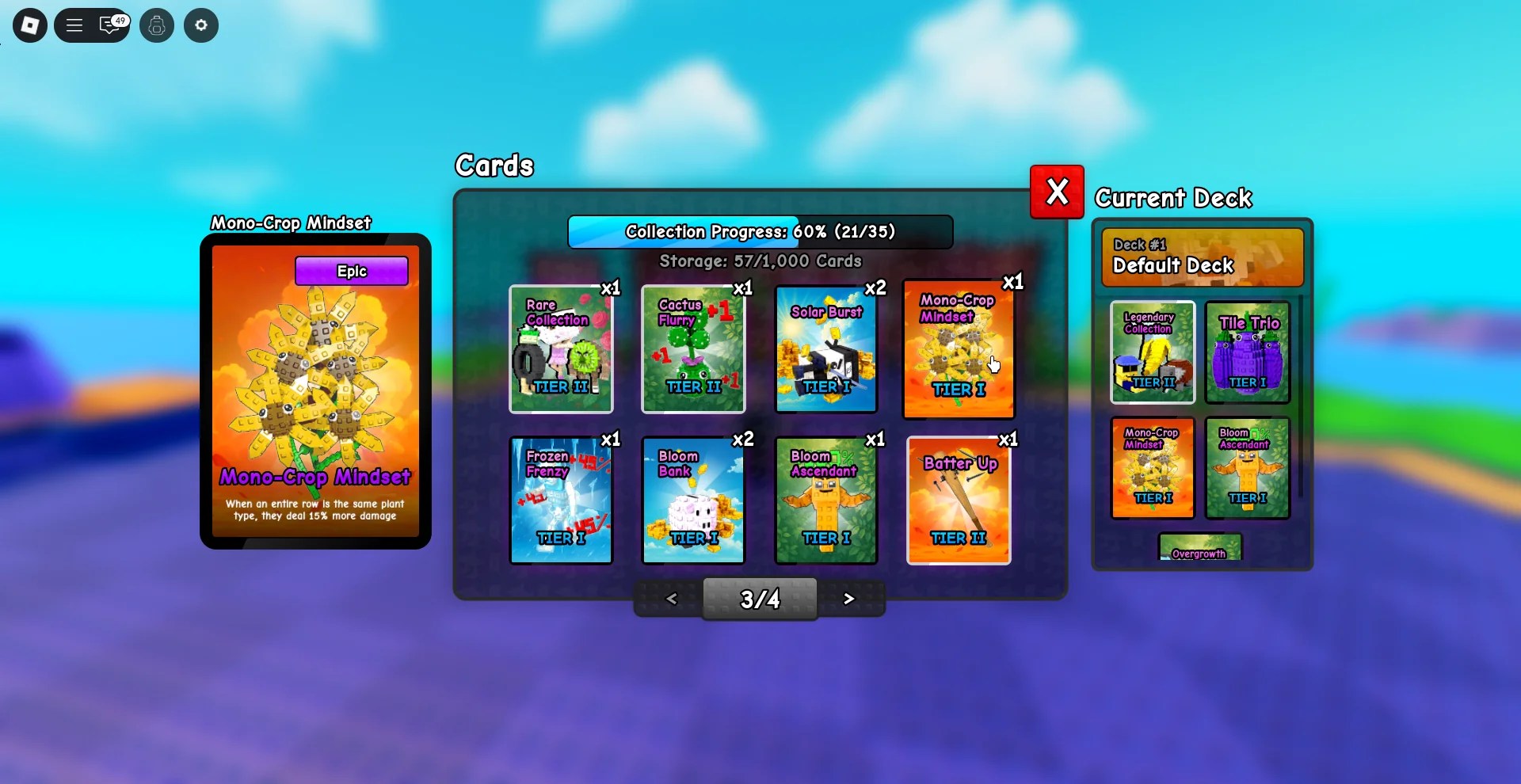Screen dimensions: 1521x784
Task: Close the Cards panel with the X
Action: pyautogui.click(x=1056, y=191)
